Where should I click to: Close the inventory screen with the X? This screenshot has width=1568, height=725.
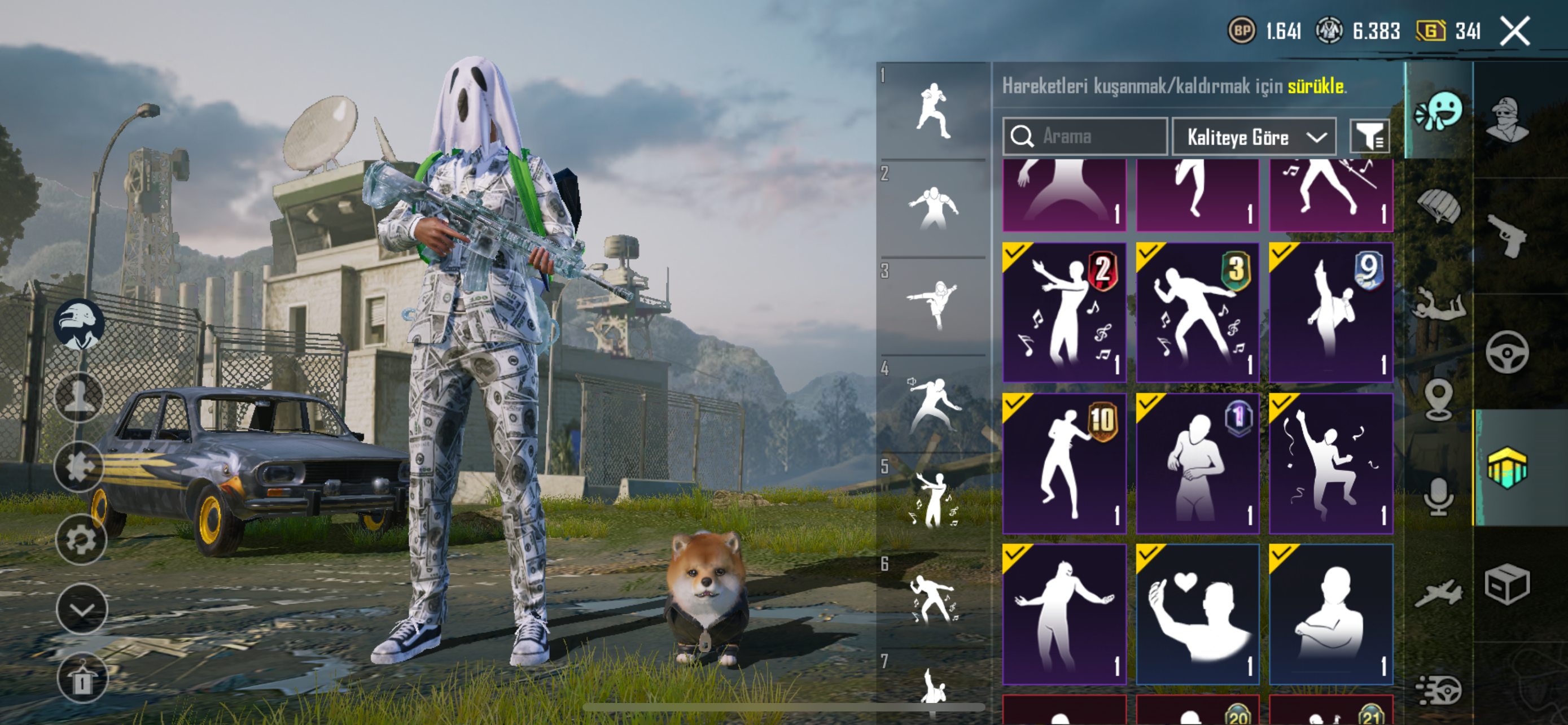[1514, 32]
